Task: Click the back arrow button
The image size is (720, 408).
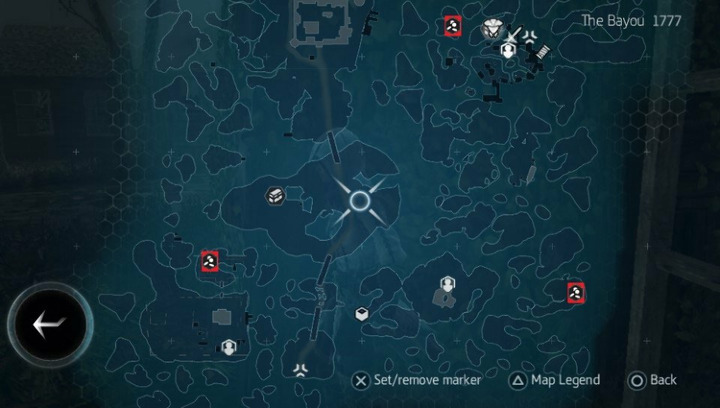Action: click(49, 322)
